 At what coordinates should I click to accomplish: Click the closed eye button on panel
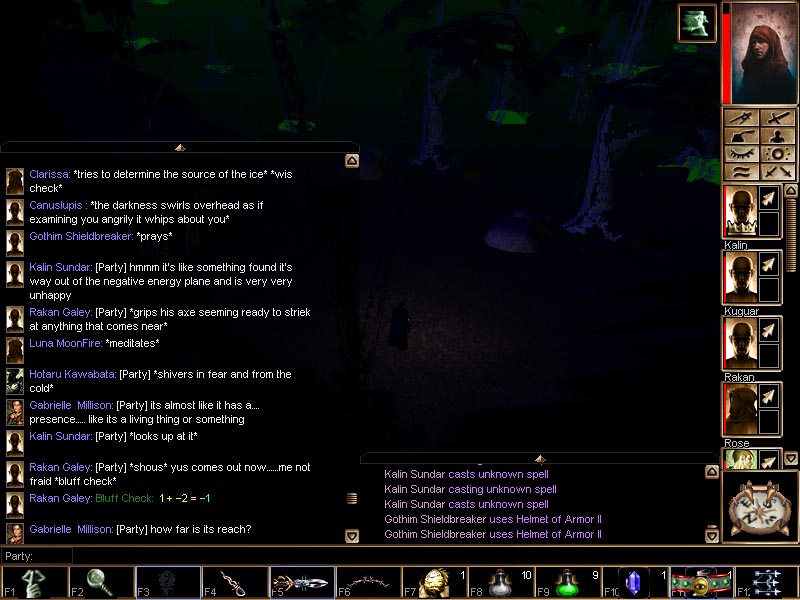click(x=742, y=154)
